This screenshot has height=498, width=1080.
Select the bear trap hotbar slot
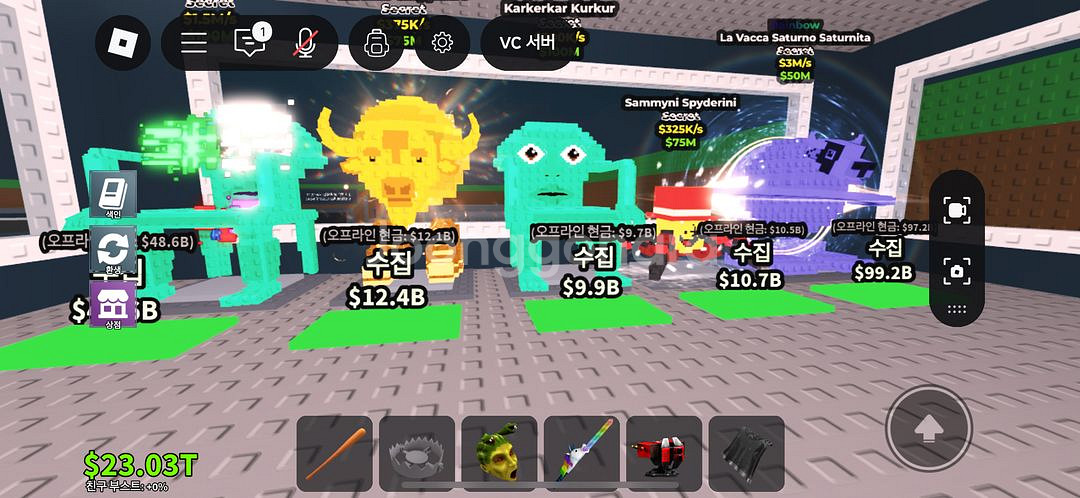pyautogui.click(x=417, y=454)
